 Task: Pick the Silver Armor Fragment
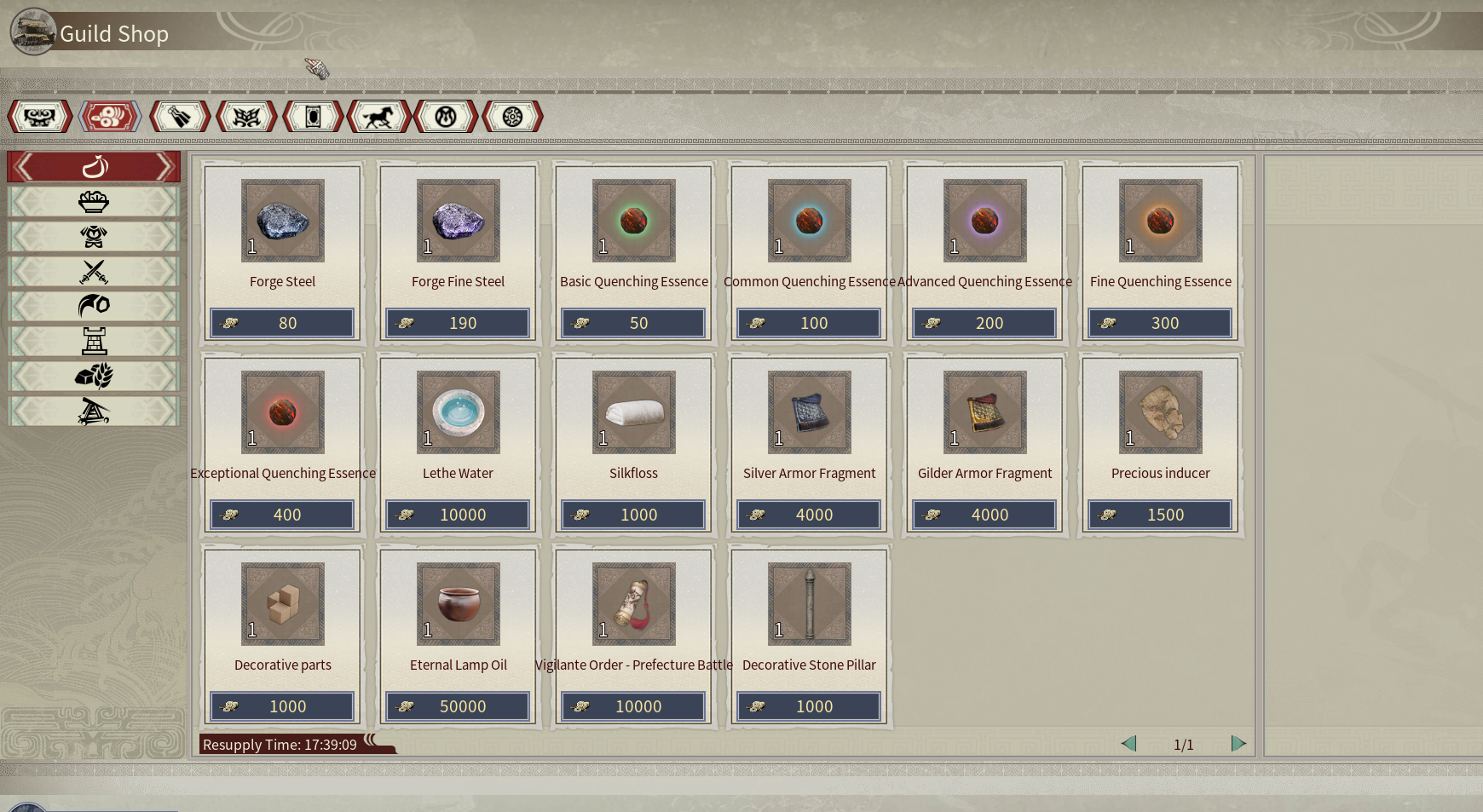tap(809, 412)
